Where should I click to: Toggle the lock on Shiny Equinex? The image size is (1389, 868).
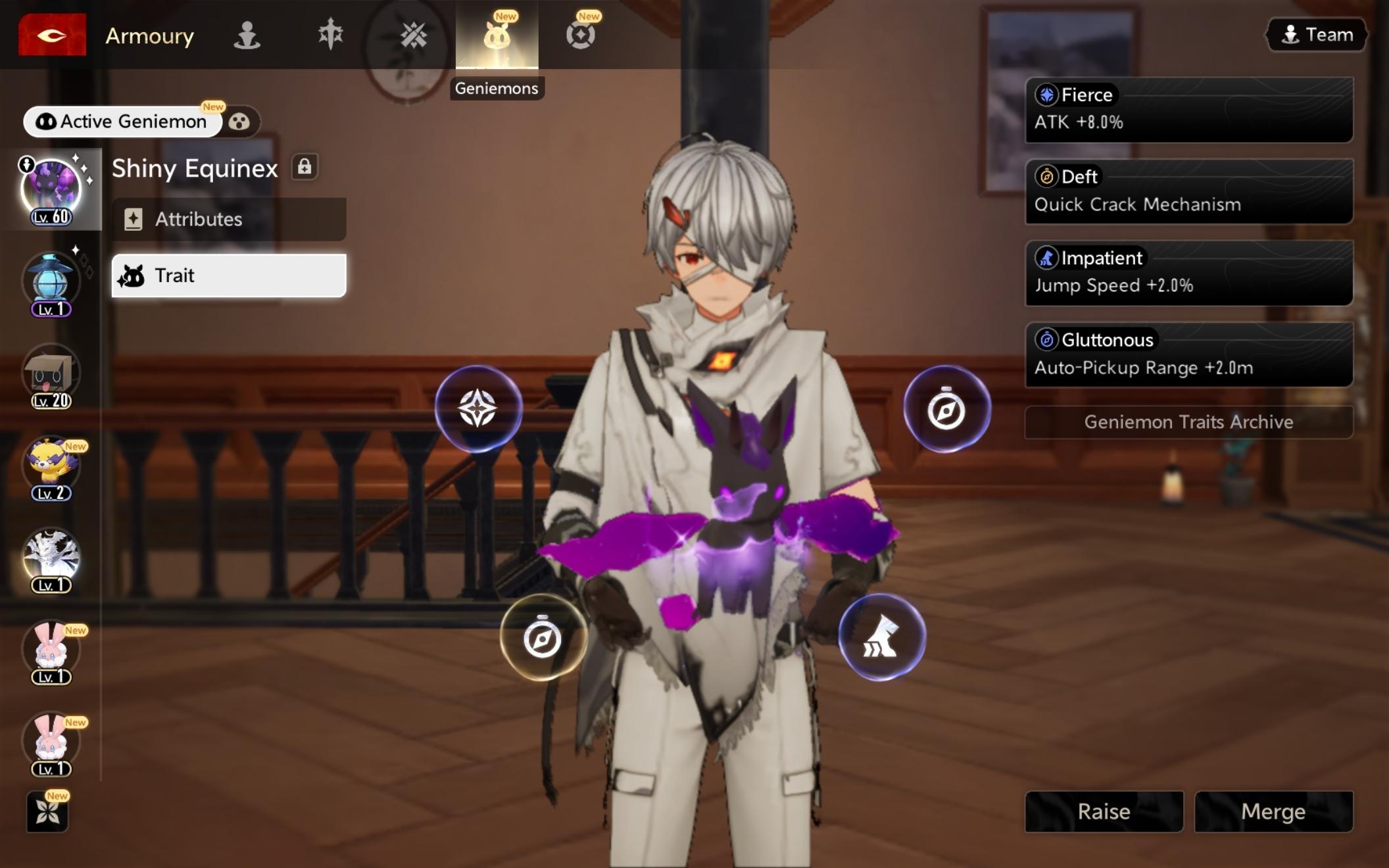coord(305,167)
